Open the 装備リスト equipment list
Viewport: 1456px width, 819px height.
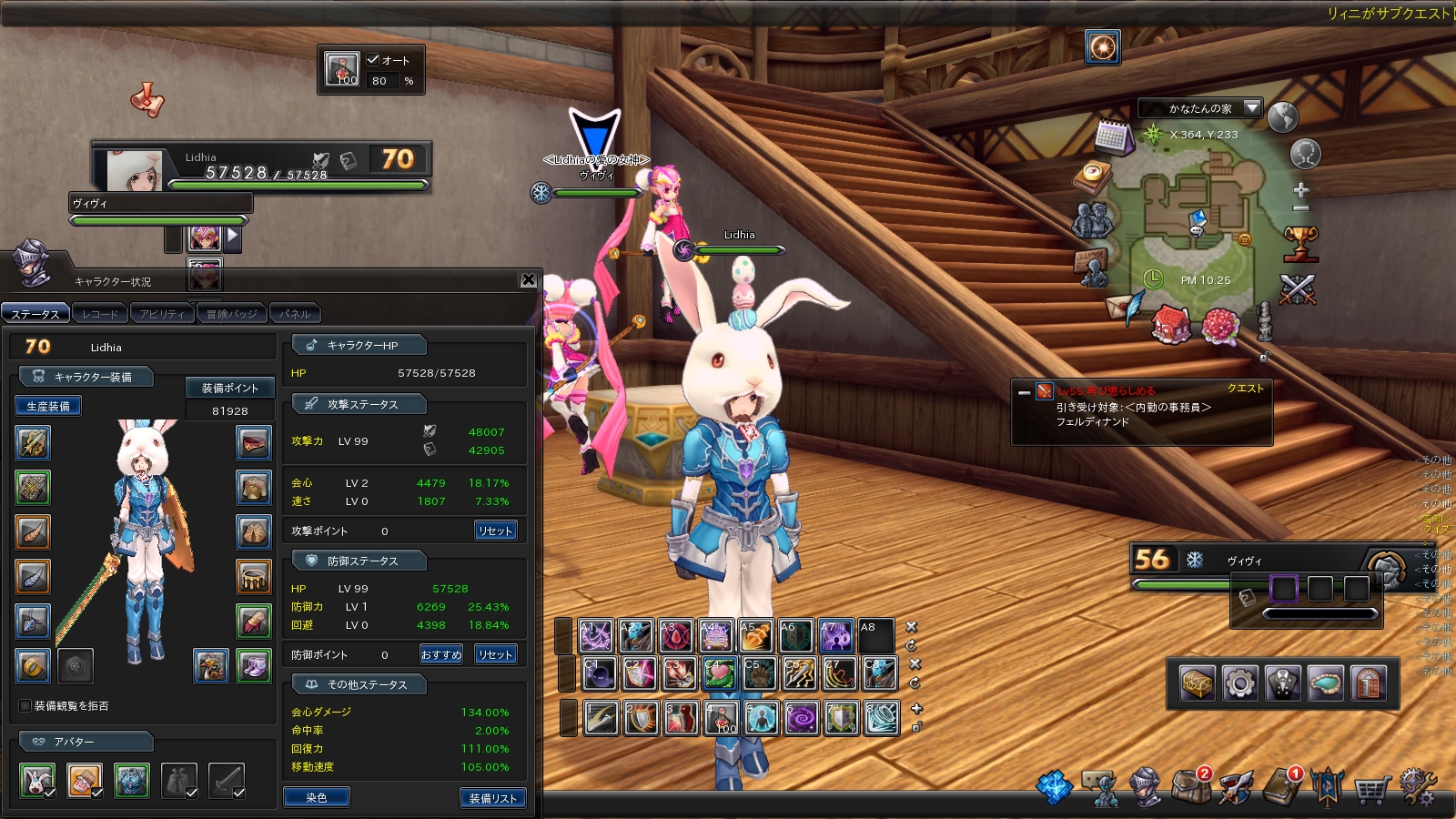tap(492, 798)
